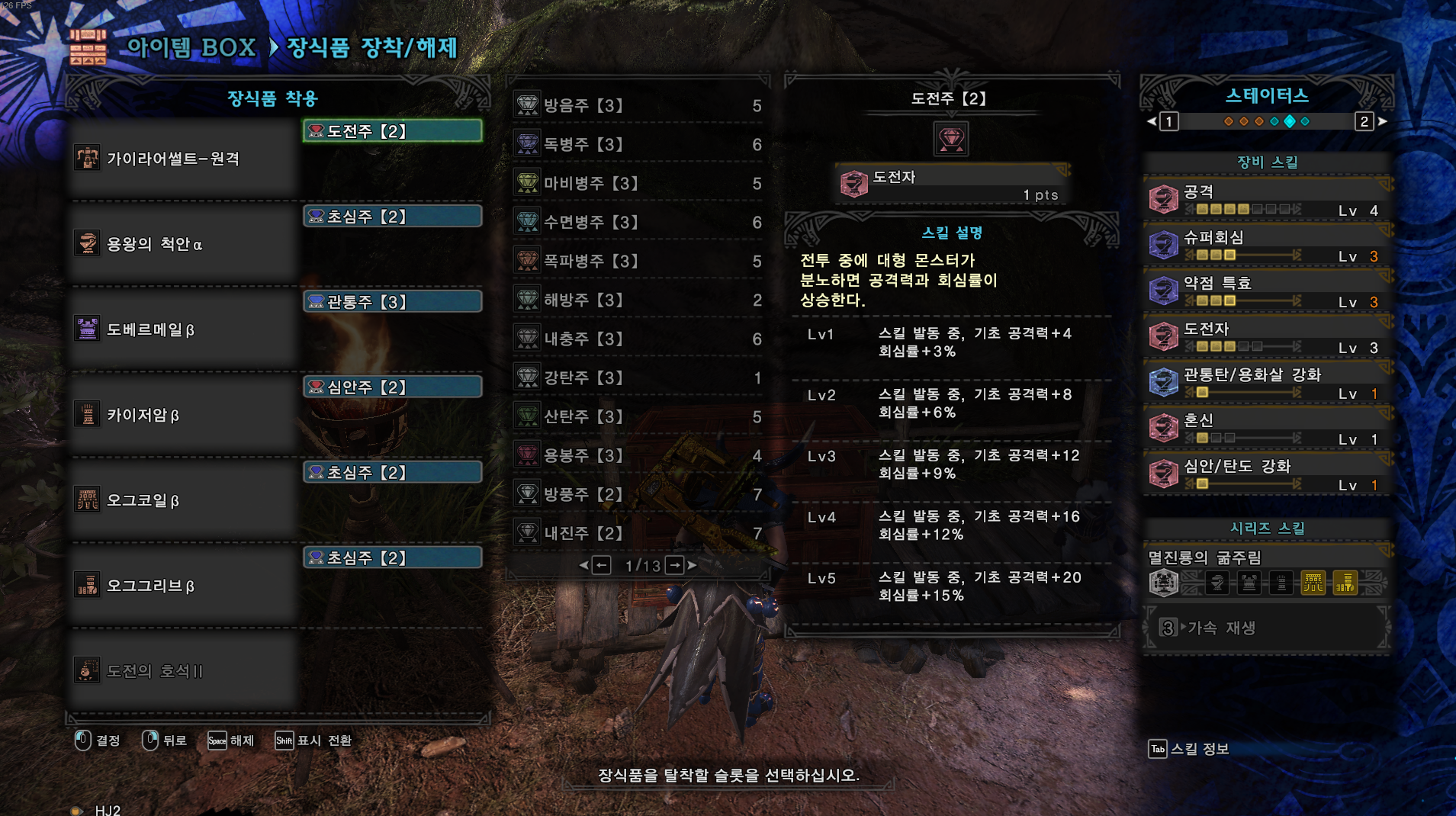Select the 심안주【2】 decoration slot

click(x=392, y=387)
